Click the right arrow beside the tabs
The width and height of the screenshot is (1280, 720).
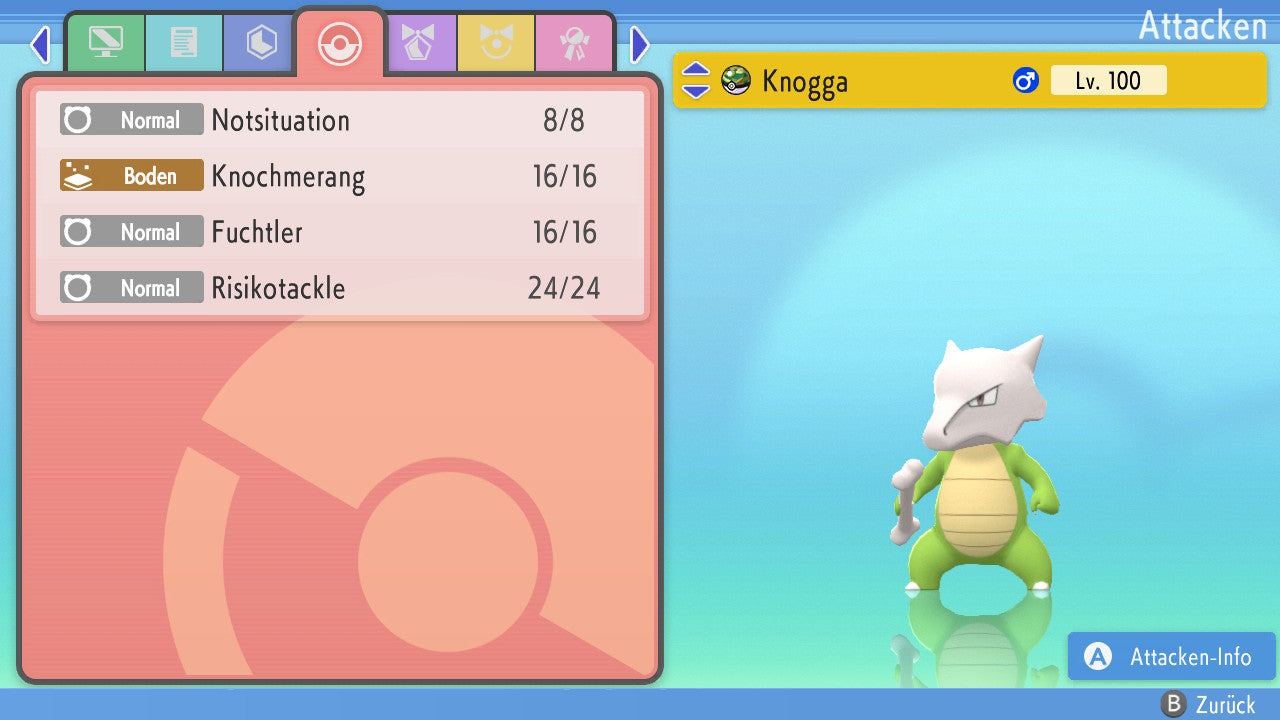pos(640,45)
